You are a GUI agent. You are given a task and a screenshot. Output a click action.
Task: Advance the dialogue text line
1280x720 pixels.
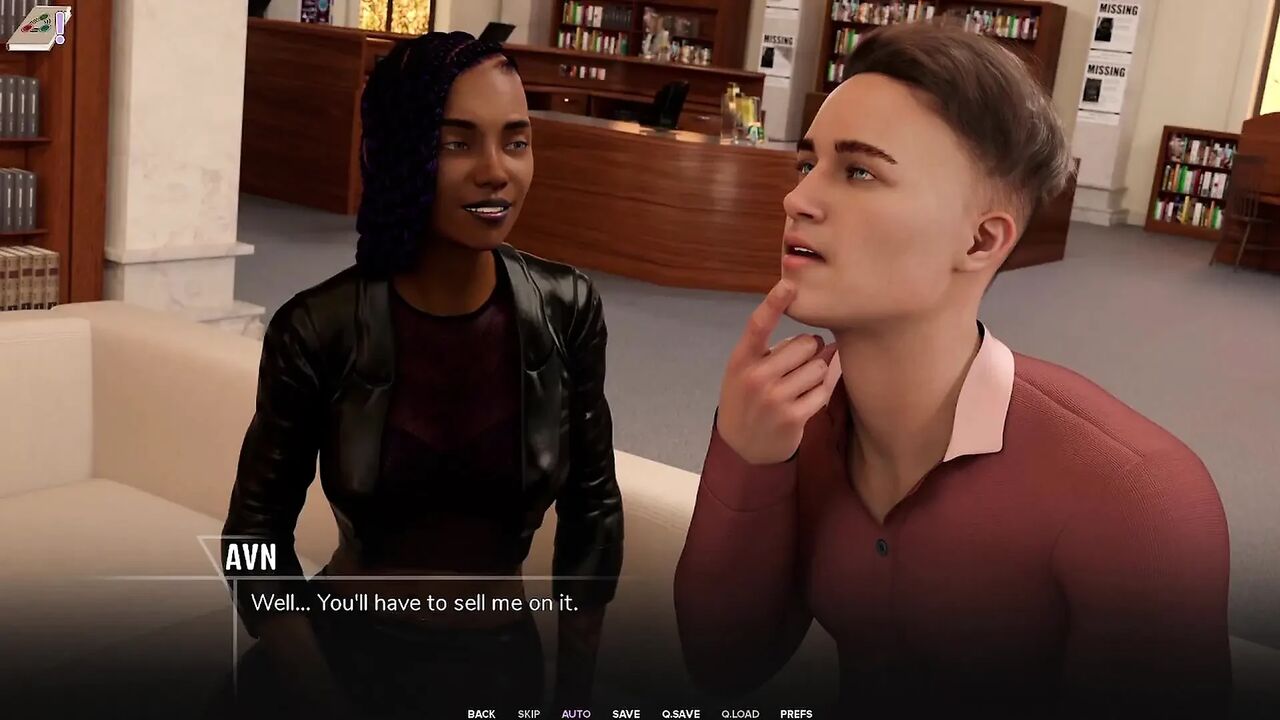(x=414, y=603)
